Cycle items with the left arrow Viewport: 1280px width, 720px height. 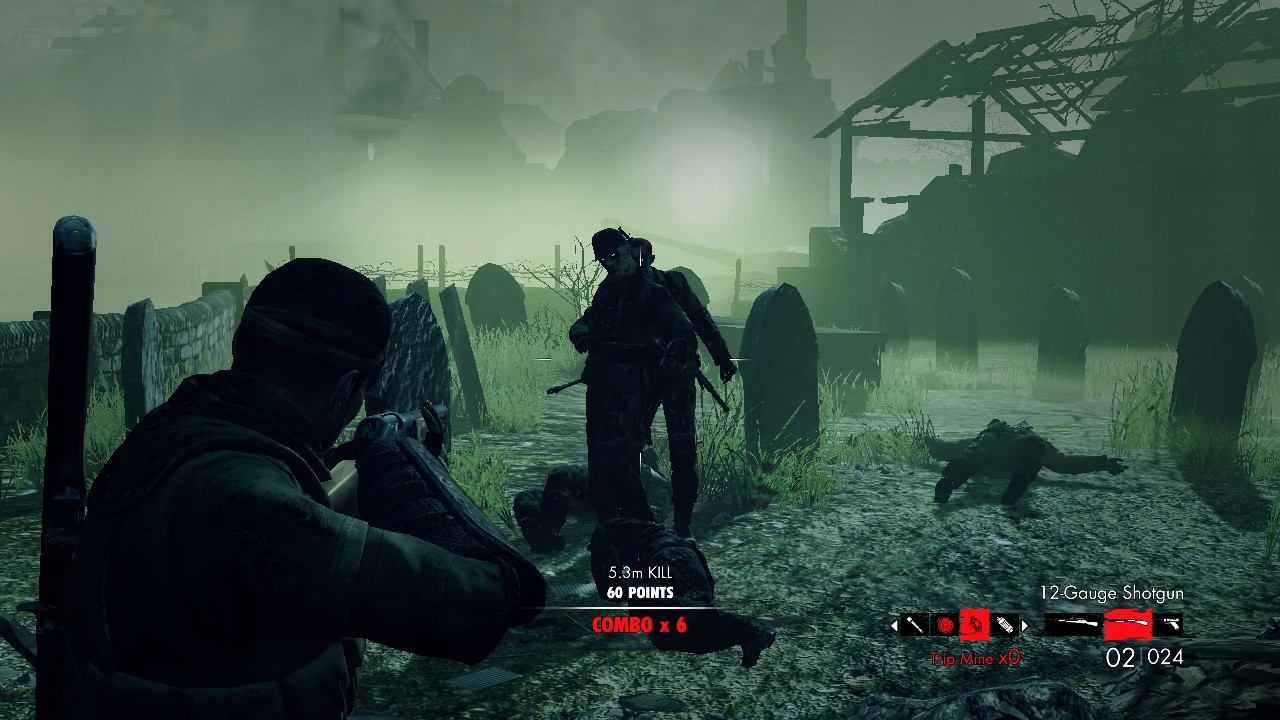pyautogui.click(x=894, y=626)
